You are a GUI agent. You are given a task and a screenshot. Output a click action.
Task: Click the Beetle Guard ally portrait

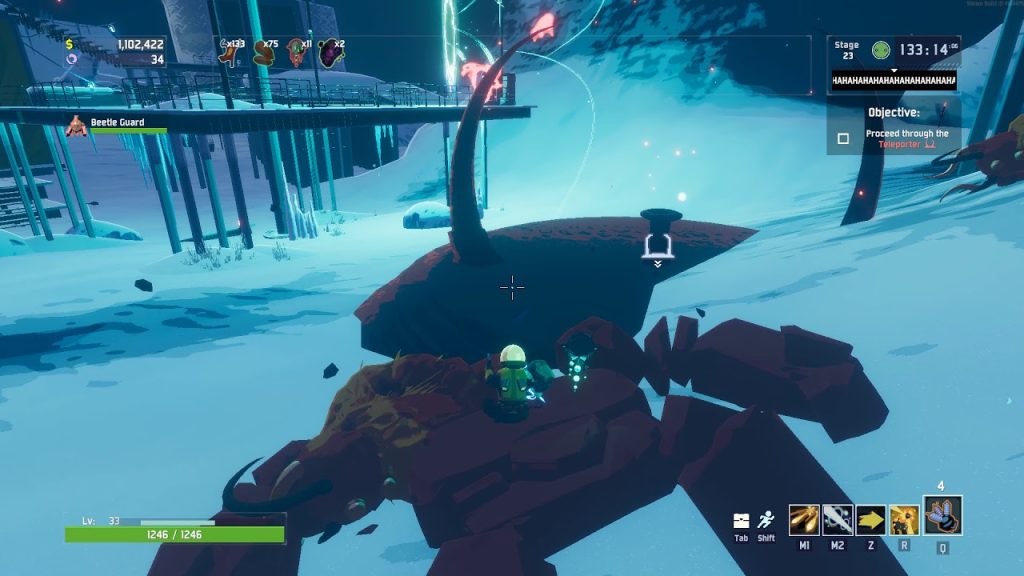pos(76,126)
